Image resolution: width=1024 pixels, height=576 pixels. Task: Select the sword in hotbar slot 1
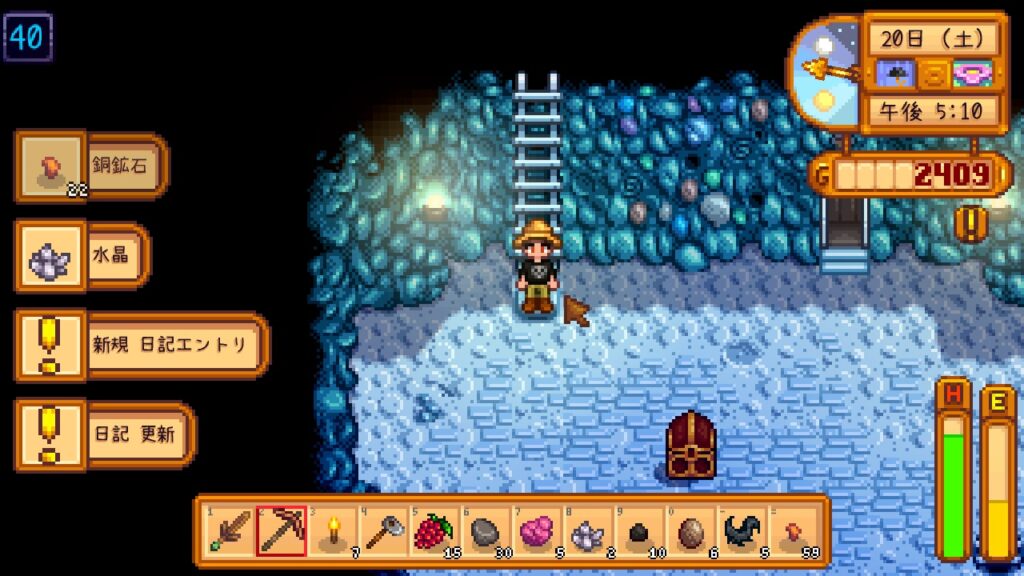pos(229,531)
